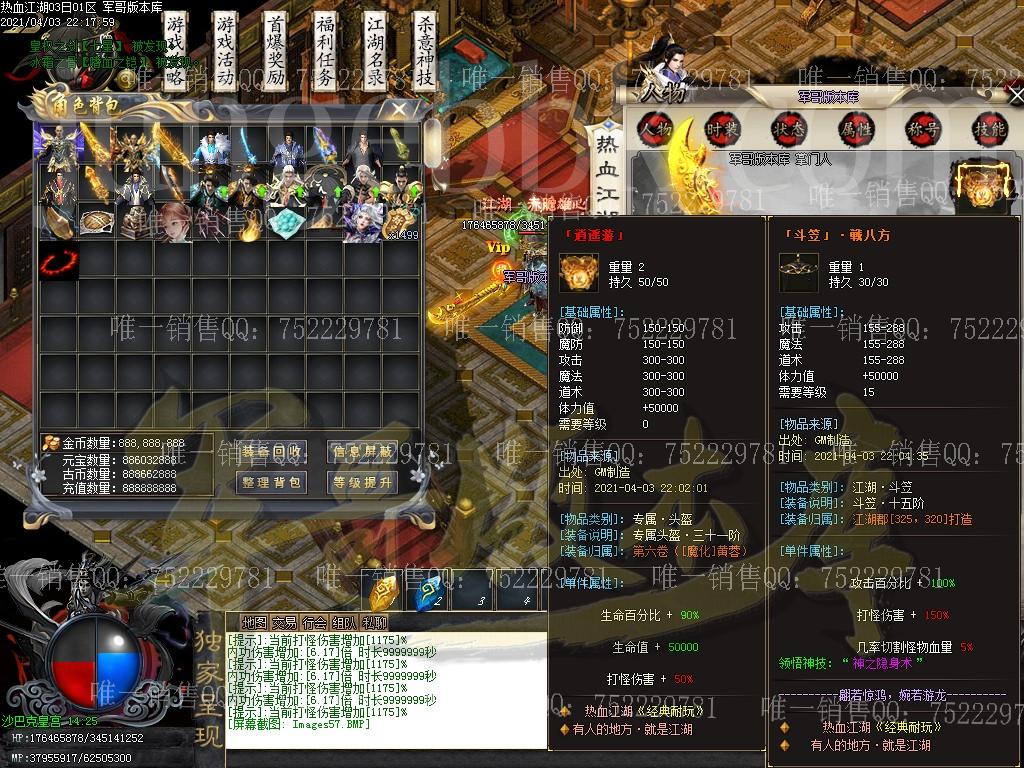Click the 等级提升 button
The width and height of the screenshot is (1024, 768).
tap(360, 483)
